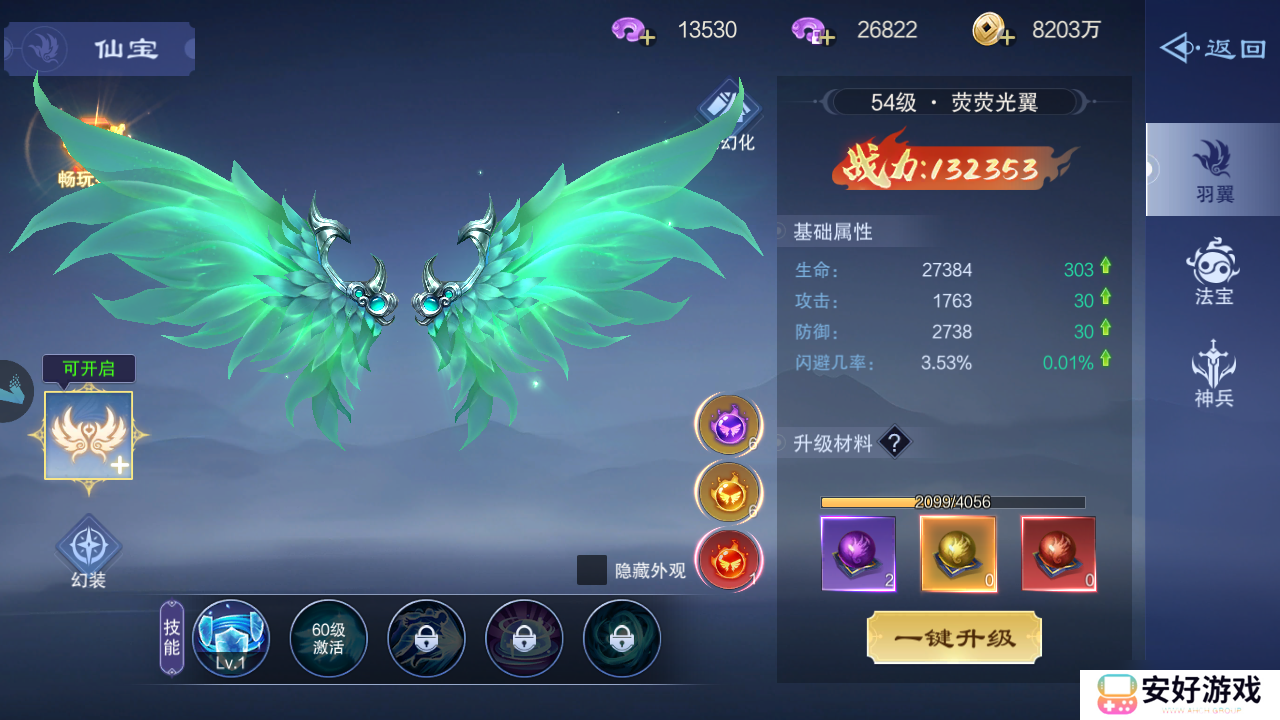
Task: Click the 60级激活 skill icon
Action: click(328, 638)
